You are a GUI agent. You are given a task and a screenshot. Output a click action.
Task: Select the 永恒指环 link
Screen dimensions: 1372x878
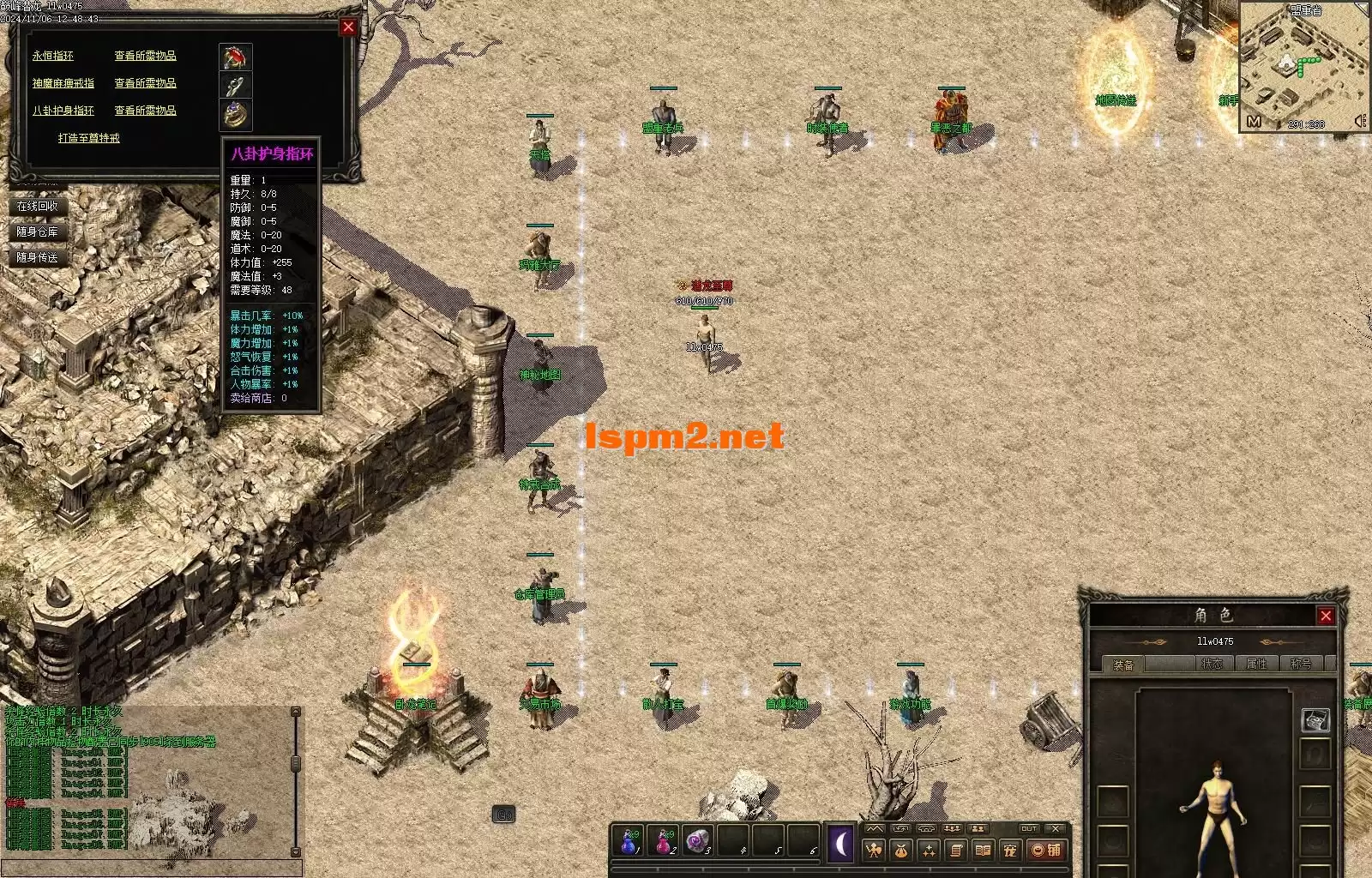coord(53,56)
